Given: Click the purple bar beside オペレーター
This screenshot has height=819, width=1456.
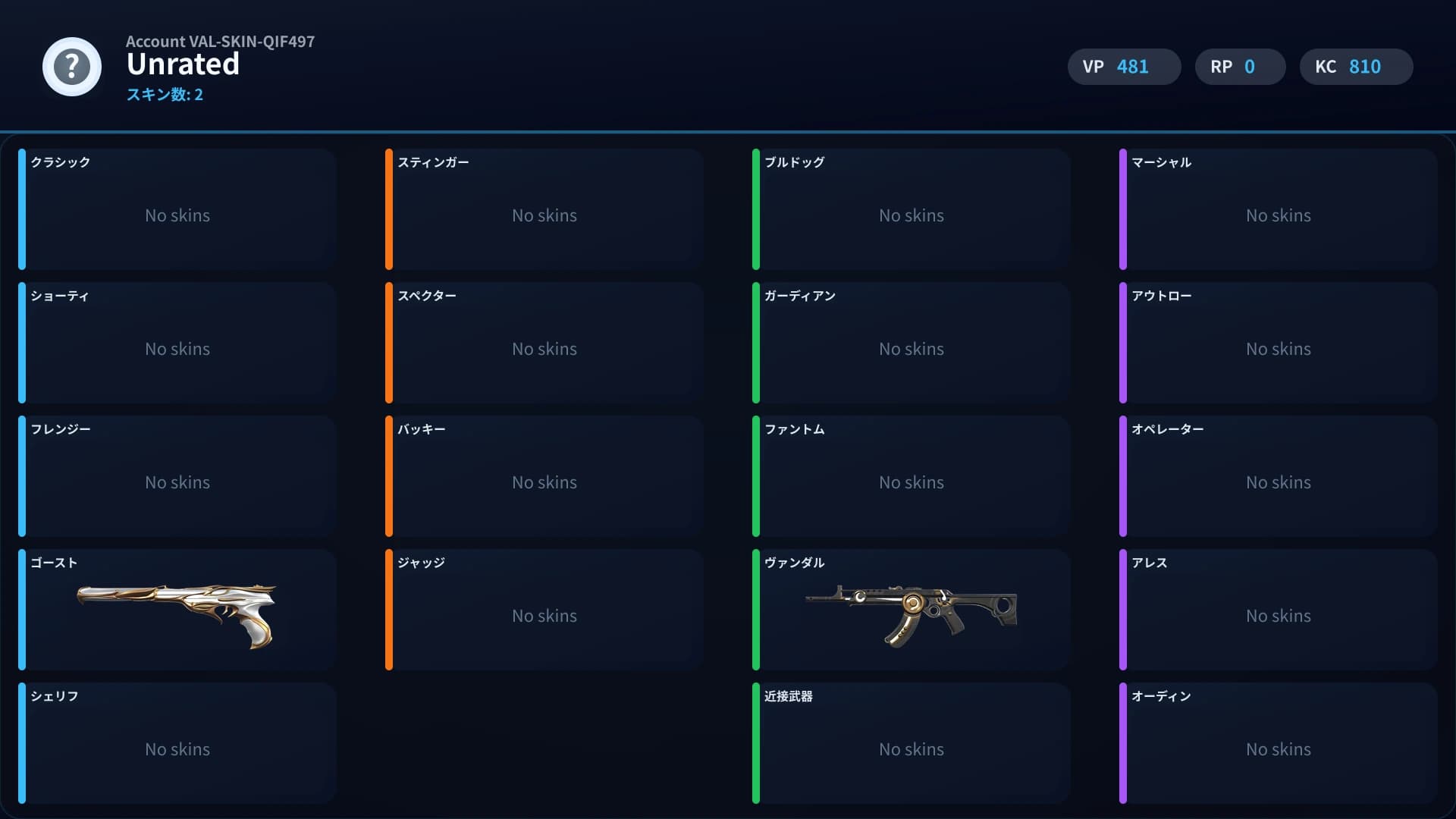Looking at the screenshot, I should [1123, 476].
